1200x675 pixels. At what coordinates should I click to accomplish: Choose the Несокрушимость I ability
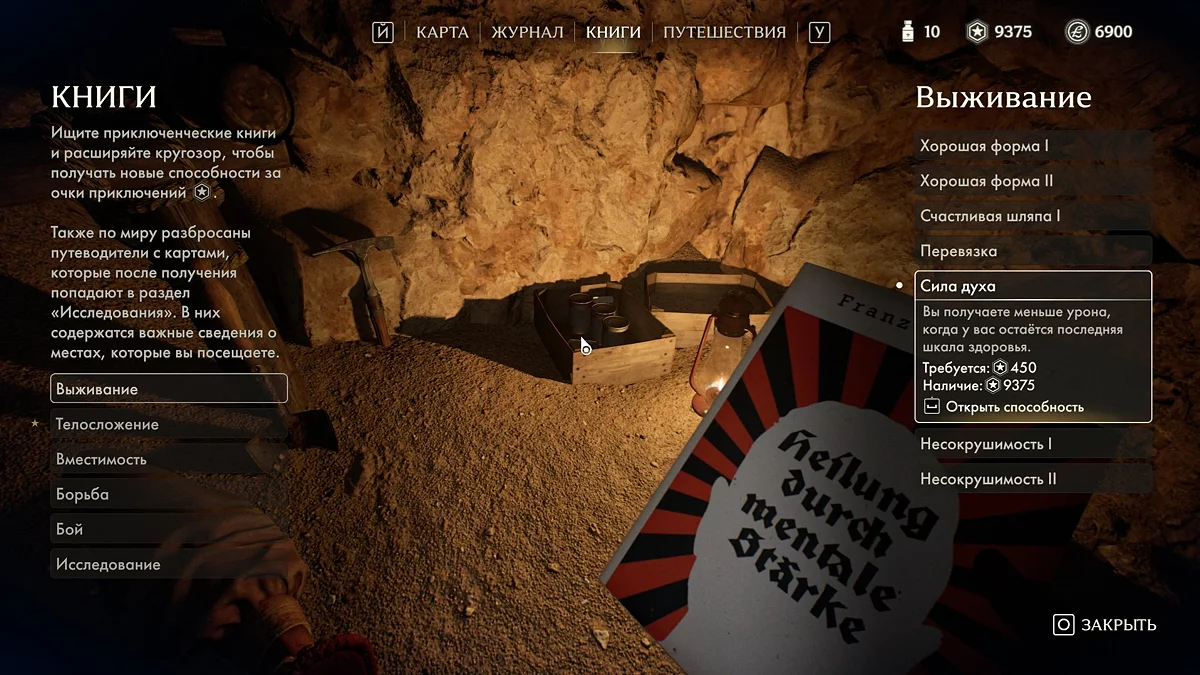tap(1032, 444)
